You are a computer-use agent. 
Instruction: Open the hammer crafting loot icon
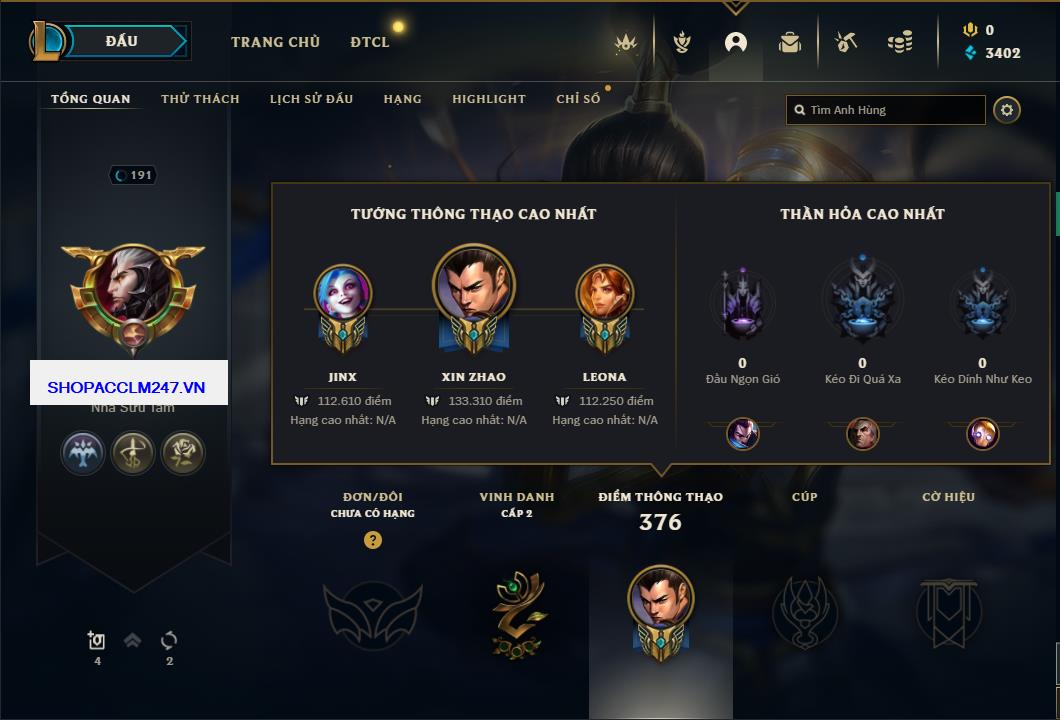pyautogui.click(x=846, y=42)
